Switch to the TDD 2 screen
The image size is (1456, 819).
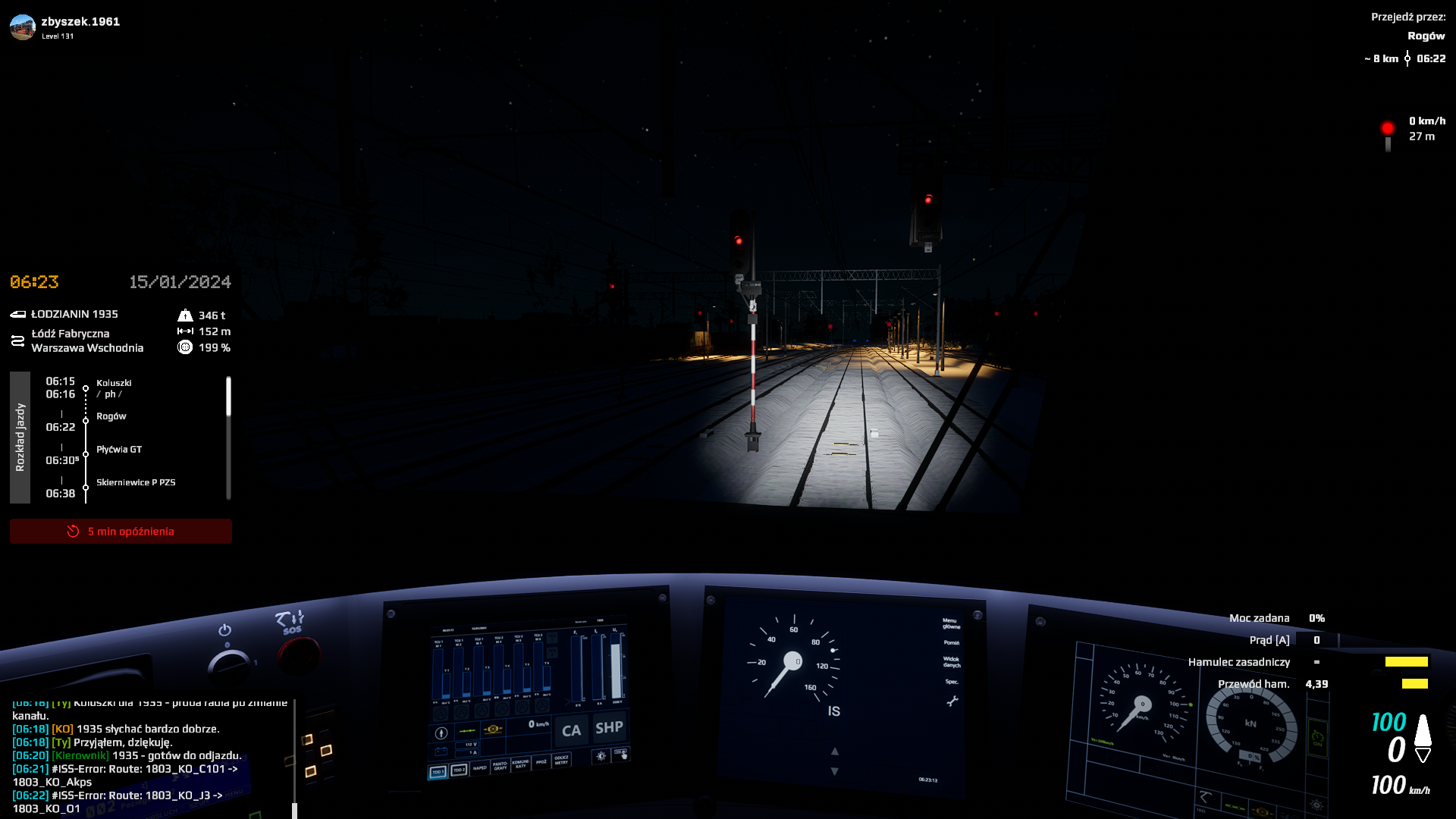tap(459, 770)
